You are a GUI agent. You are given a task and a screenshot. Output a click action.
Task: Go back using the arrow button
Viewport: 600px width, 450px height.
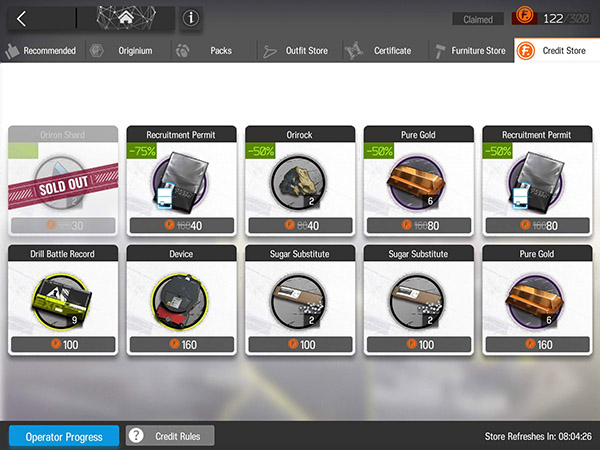(x=22, y=18)
